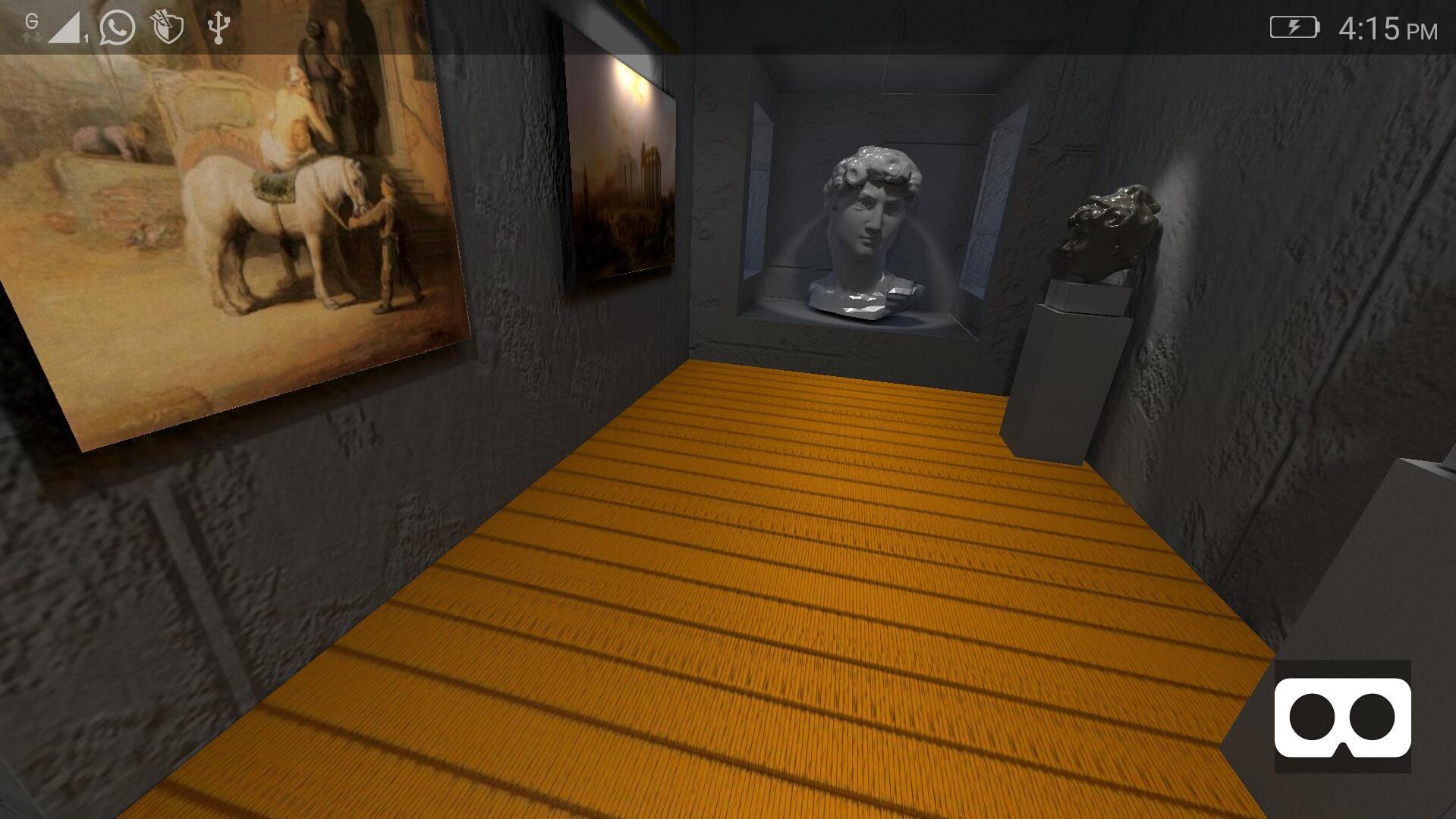Select the bronze head sculpture on pedestal
Viewport: 1456px width, 819px height.
point(1108,227)
